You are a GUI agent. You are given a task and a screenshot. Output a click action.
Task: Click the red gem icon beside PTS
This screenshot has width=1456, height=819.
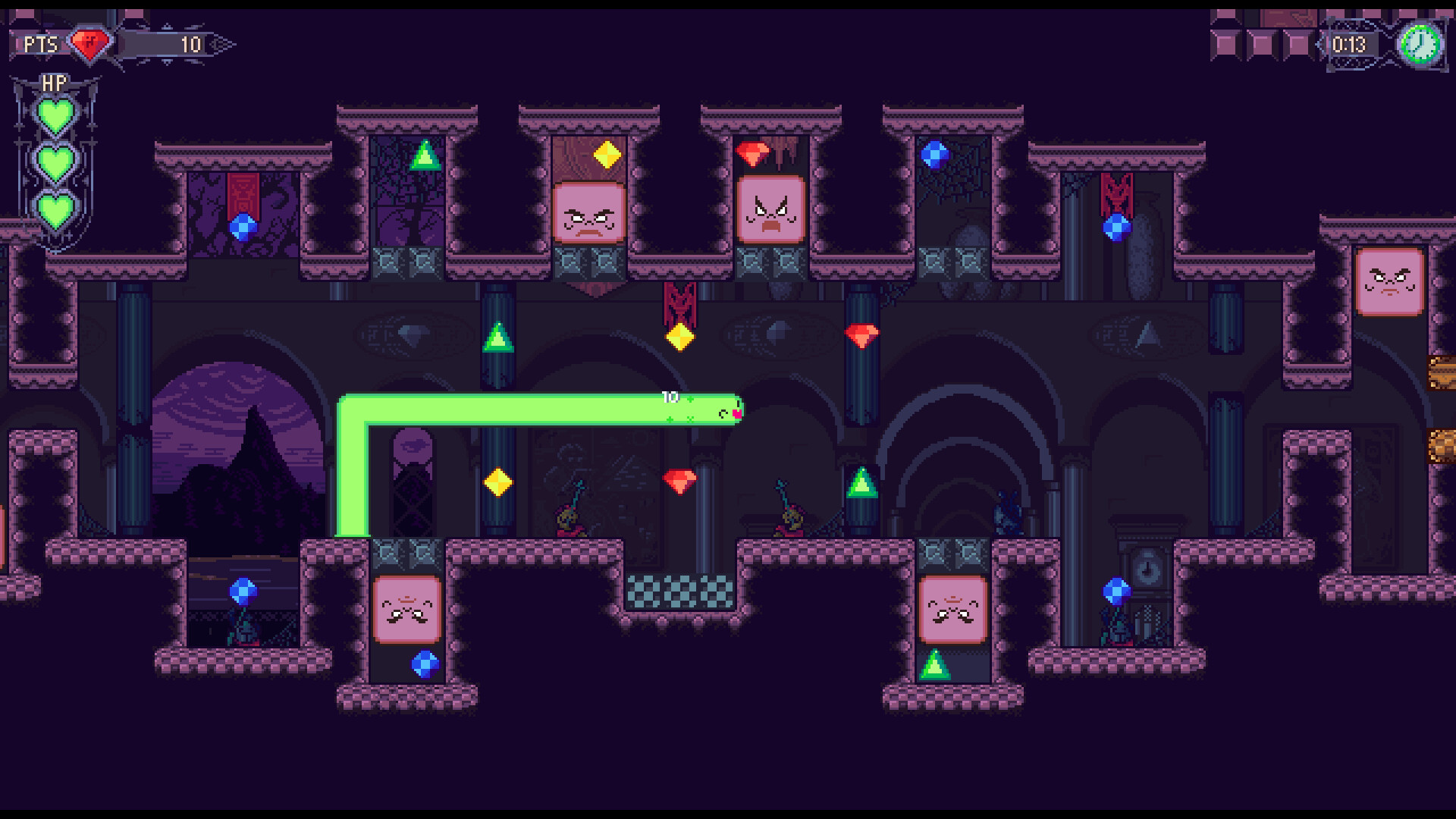click(90, 43)
